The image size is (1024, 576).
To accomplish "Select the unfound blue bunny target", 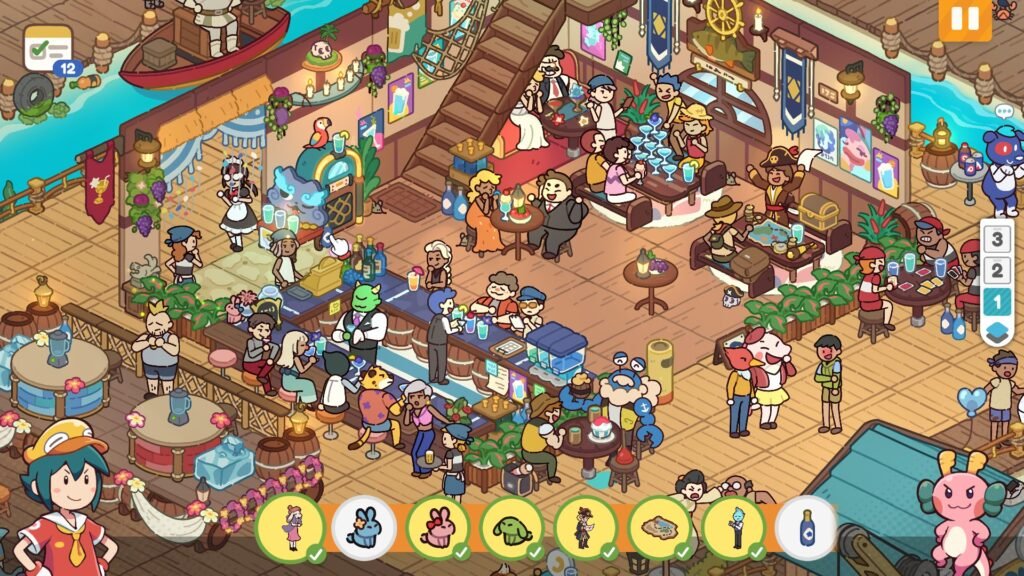I will 364,527.
